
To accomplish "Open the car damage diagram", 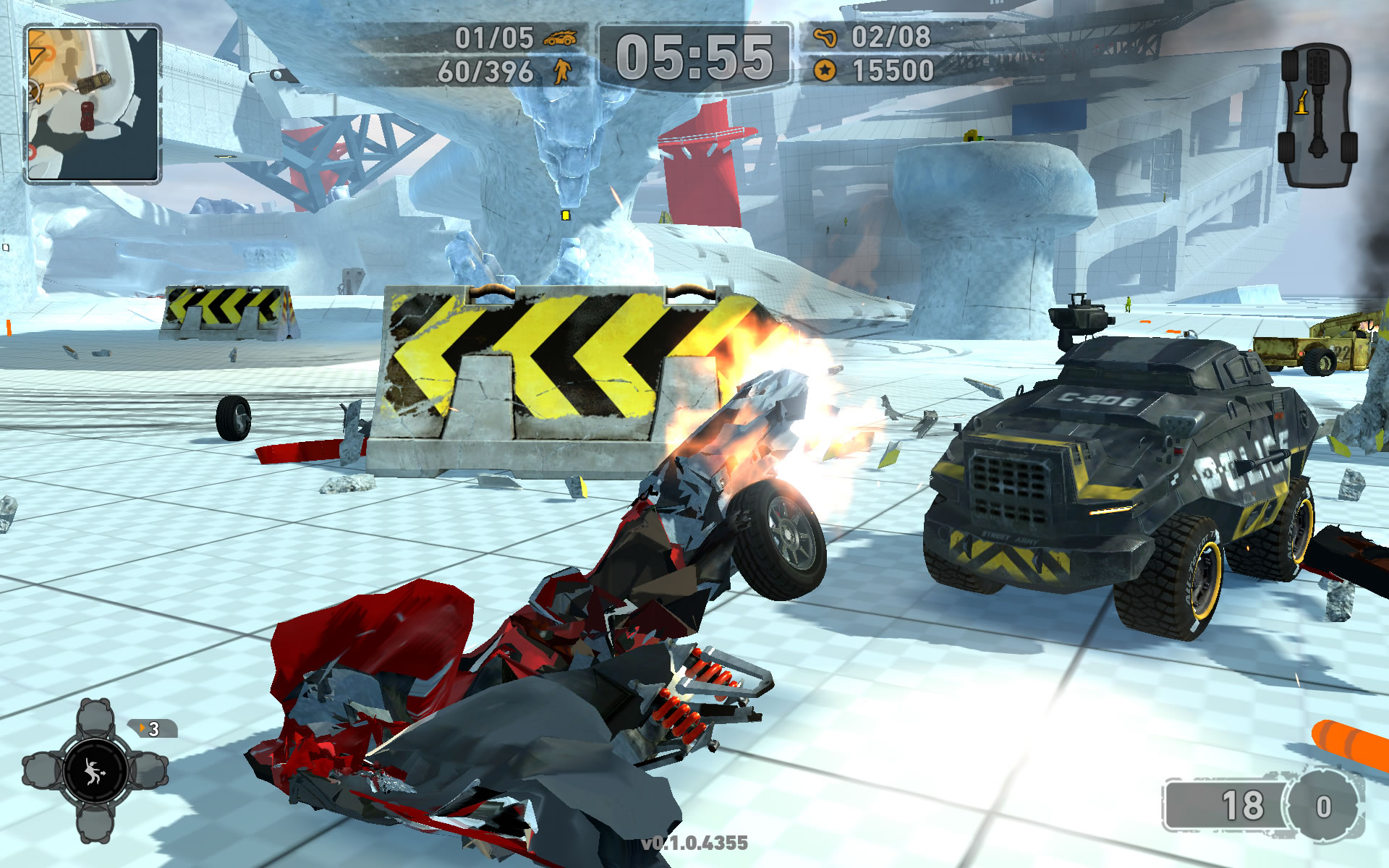I will (1317, 116).
